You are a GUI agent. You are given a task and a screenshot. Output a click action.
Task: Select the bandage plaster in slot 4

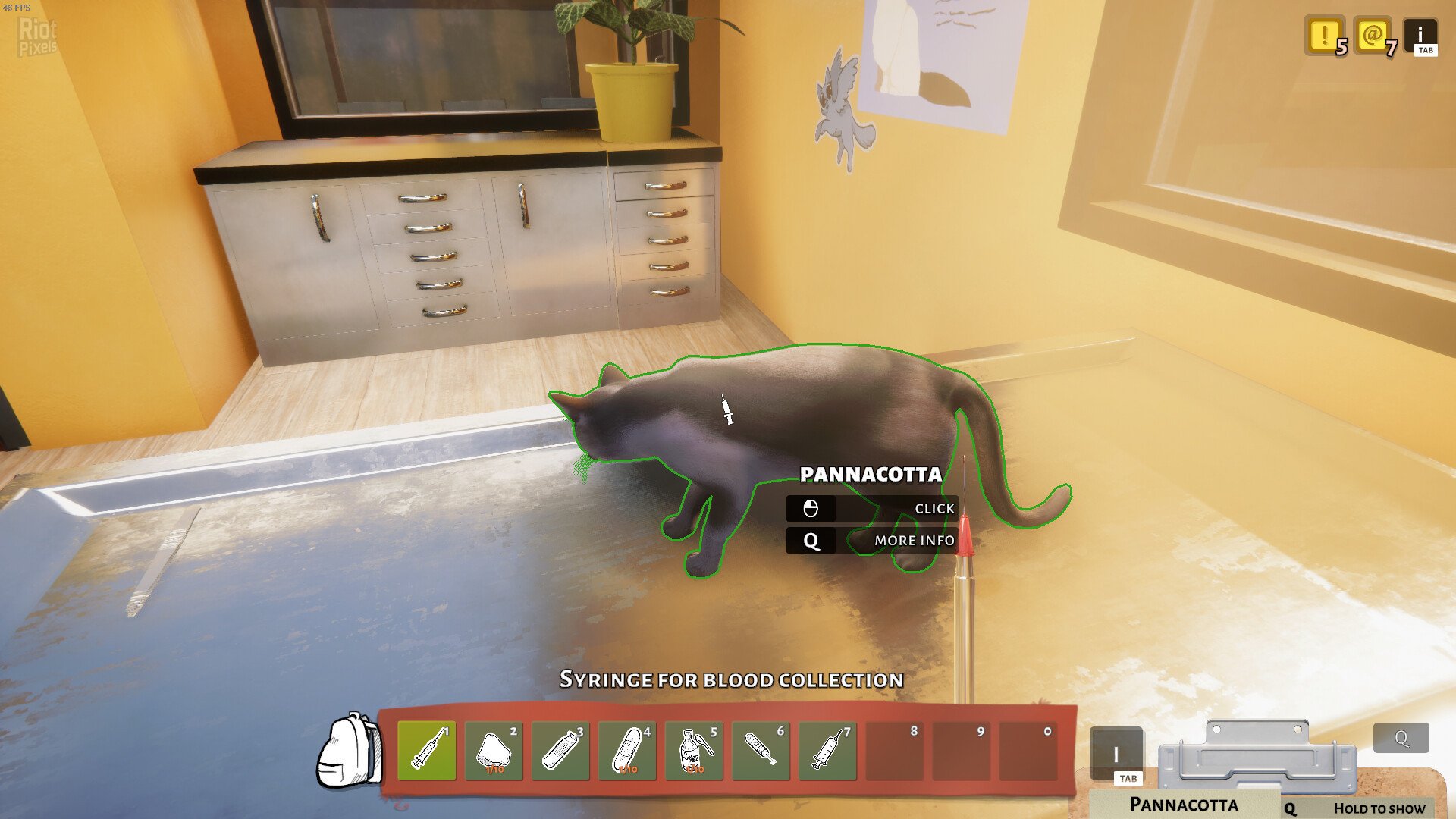[x=627, y=751]
